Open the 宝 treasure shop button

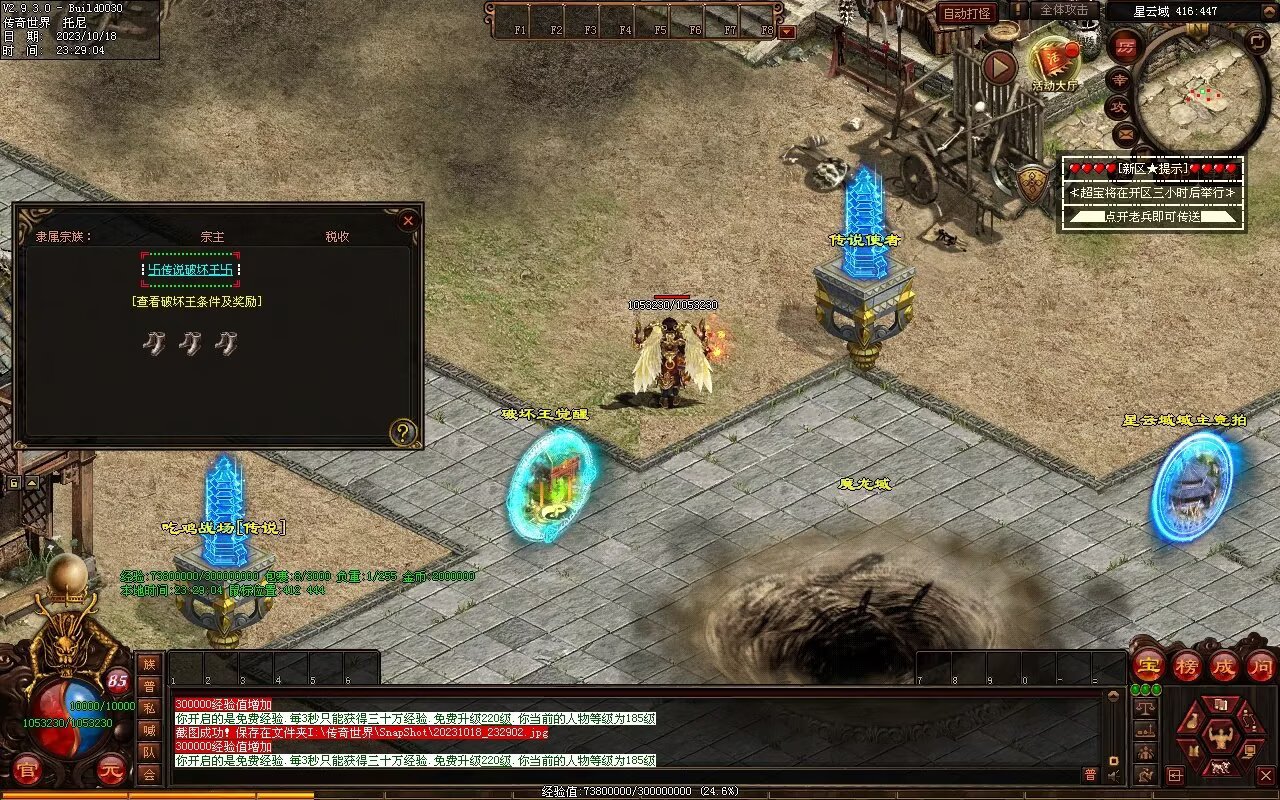(1148, 665)
